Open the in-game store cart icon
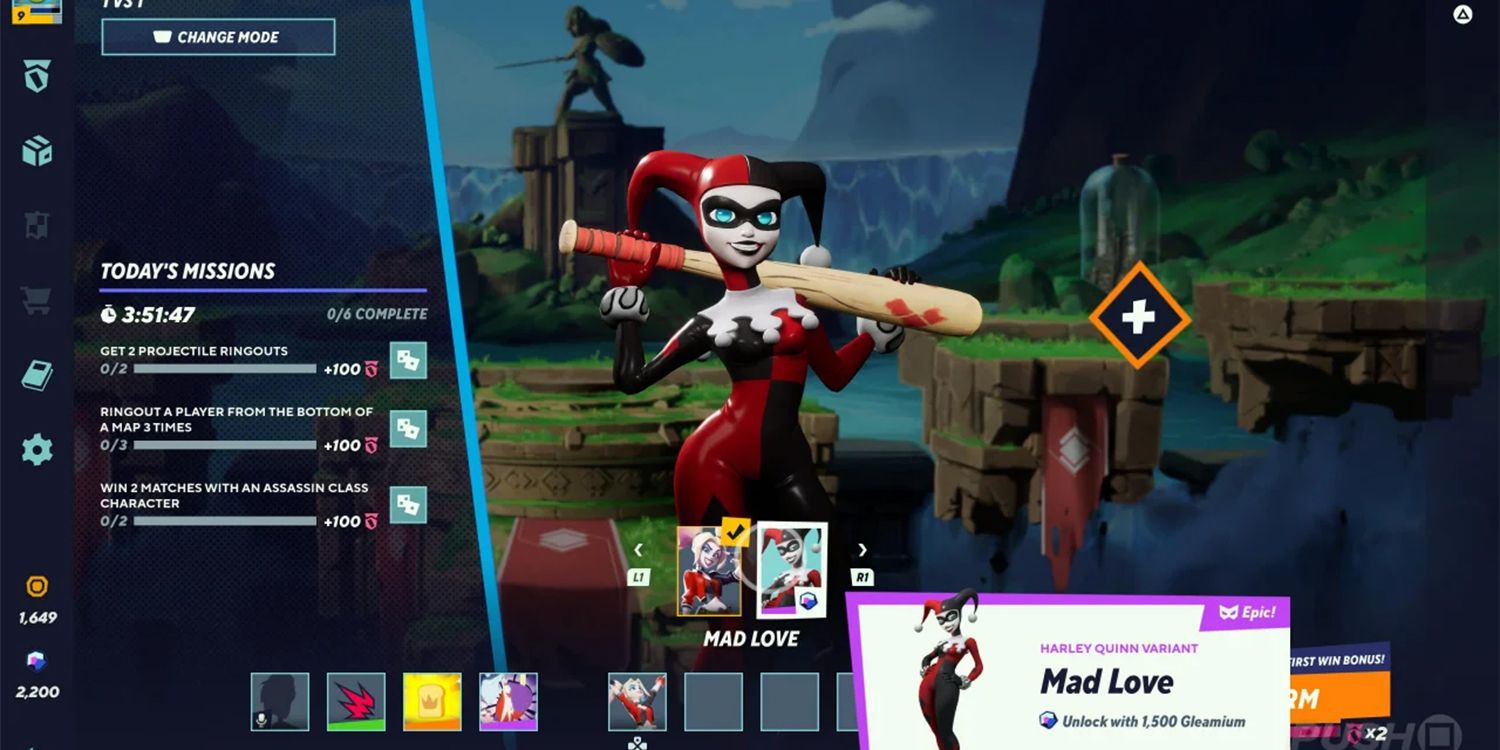1500x750 pixels. (x=37, y=301)
